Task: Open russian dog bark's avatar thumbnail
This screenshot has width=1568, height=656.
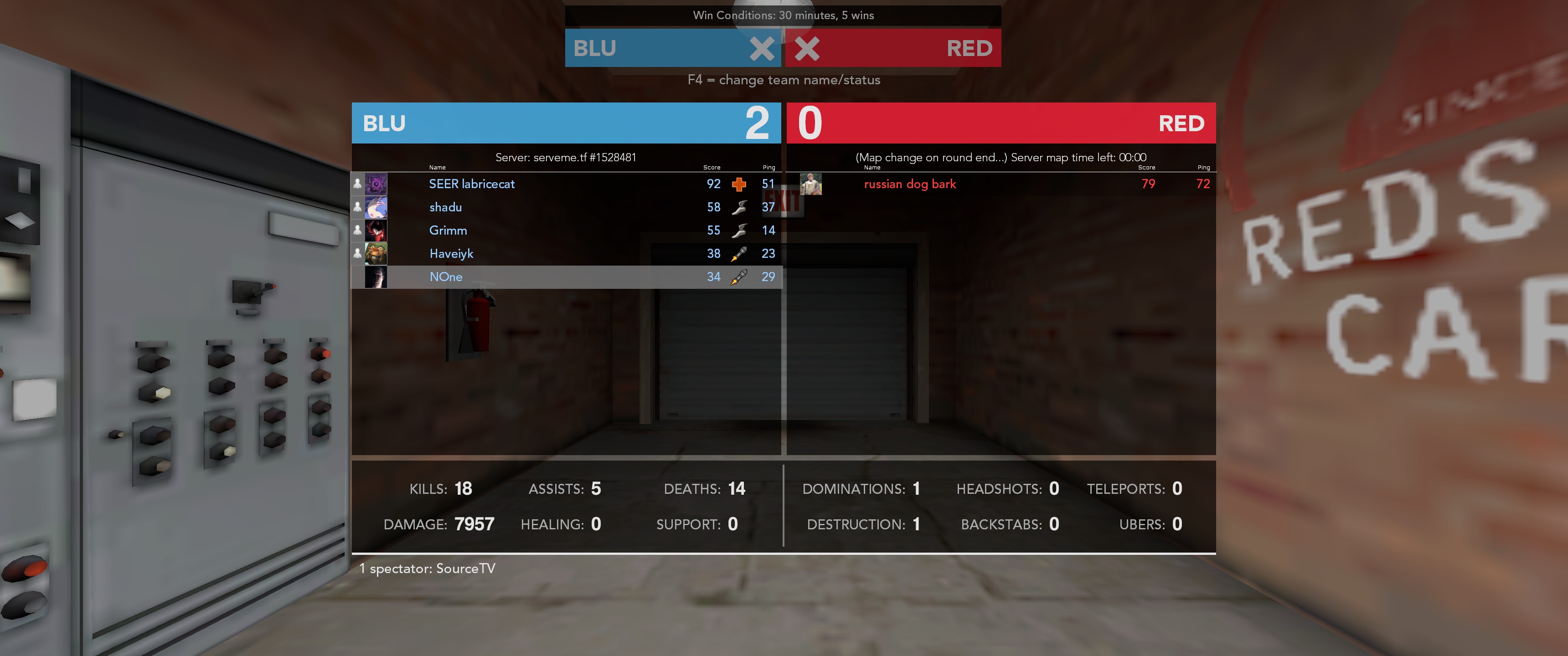Action: [810, 184]
